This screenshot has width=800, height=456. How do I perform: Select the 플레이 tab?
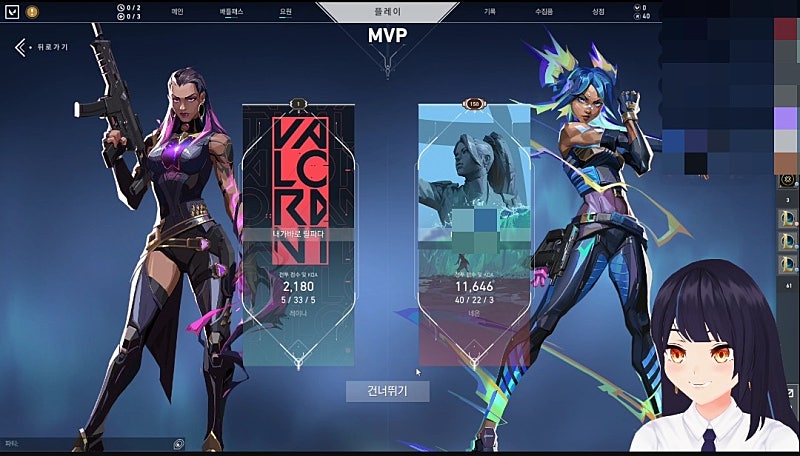tap(390, 12)
